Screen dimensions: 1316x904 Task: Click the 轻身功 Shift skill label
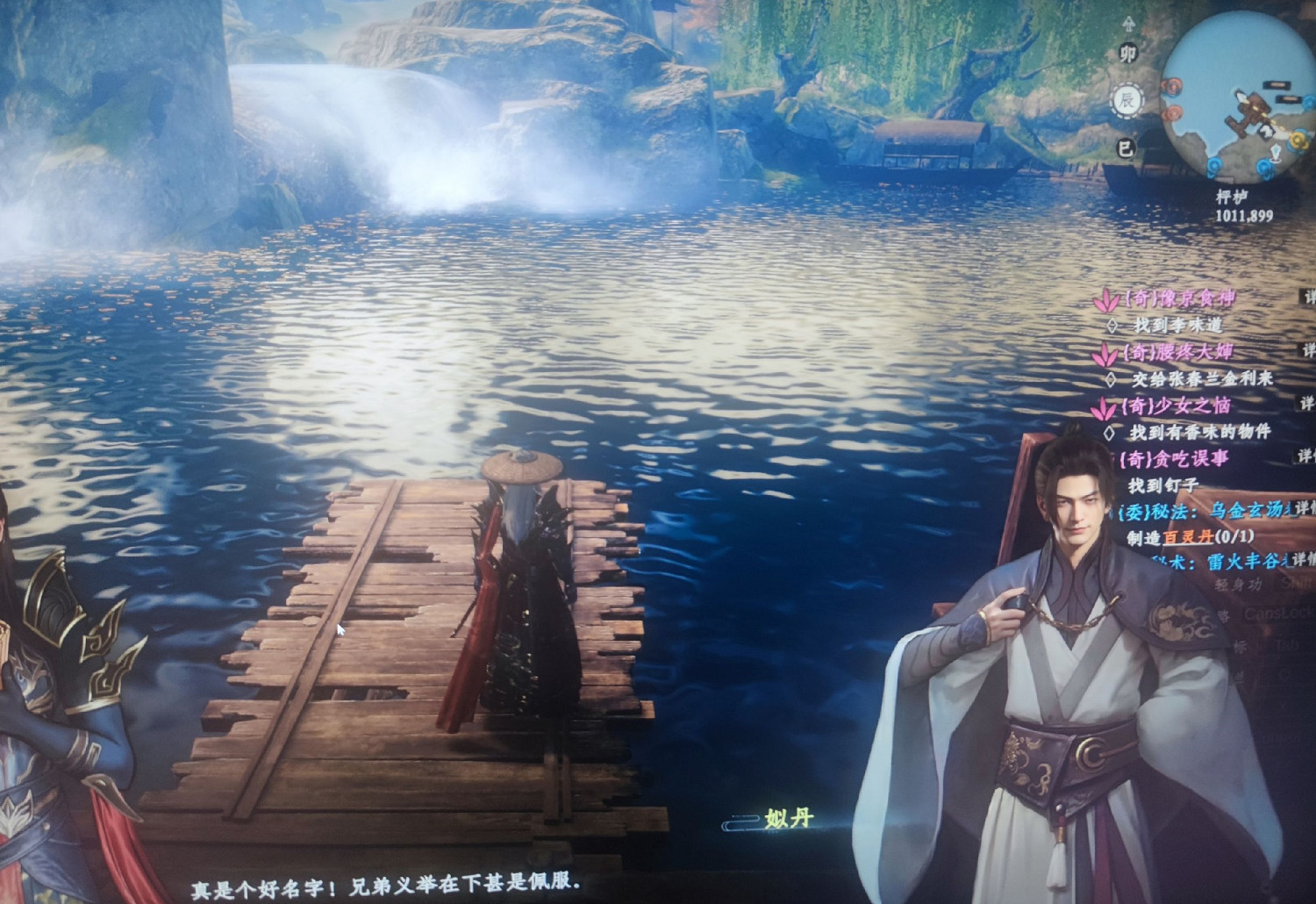pos(1238,585)
